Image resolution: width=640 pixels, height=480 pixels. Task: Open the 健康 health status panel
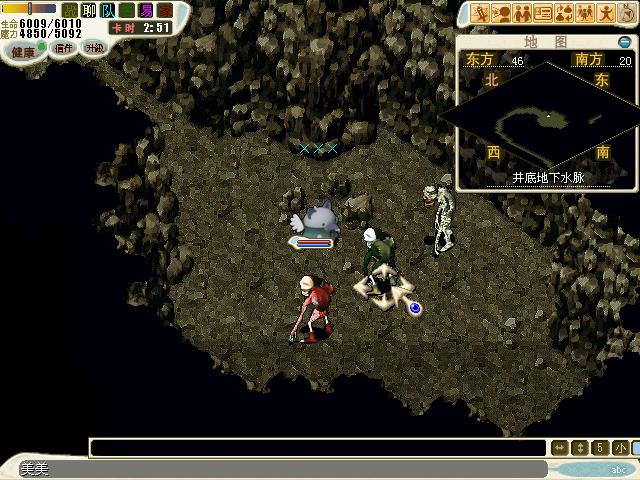pyautogui.click(x=23, y=50)
